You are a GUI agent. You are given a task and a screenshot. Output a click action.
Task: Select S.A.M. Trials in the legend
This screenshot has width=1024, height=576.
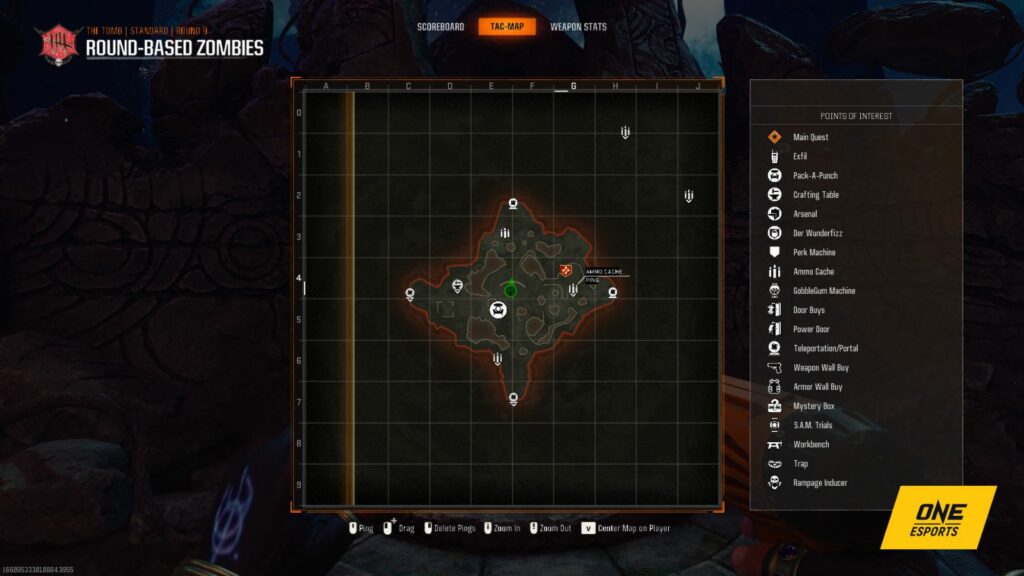click(812, 425)
